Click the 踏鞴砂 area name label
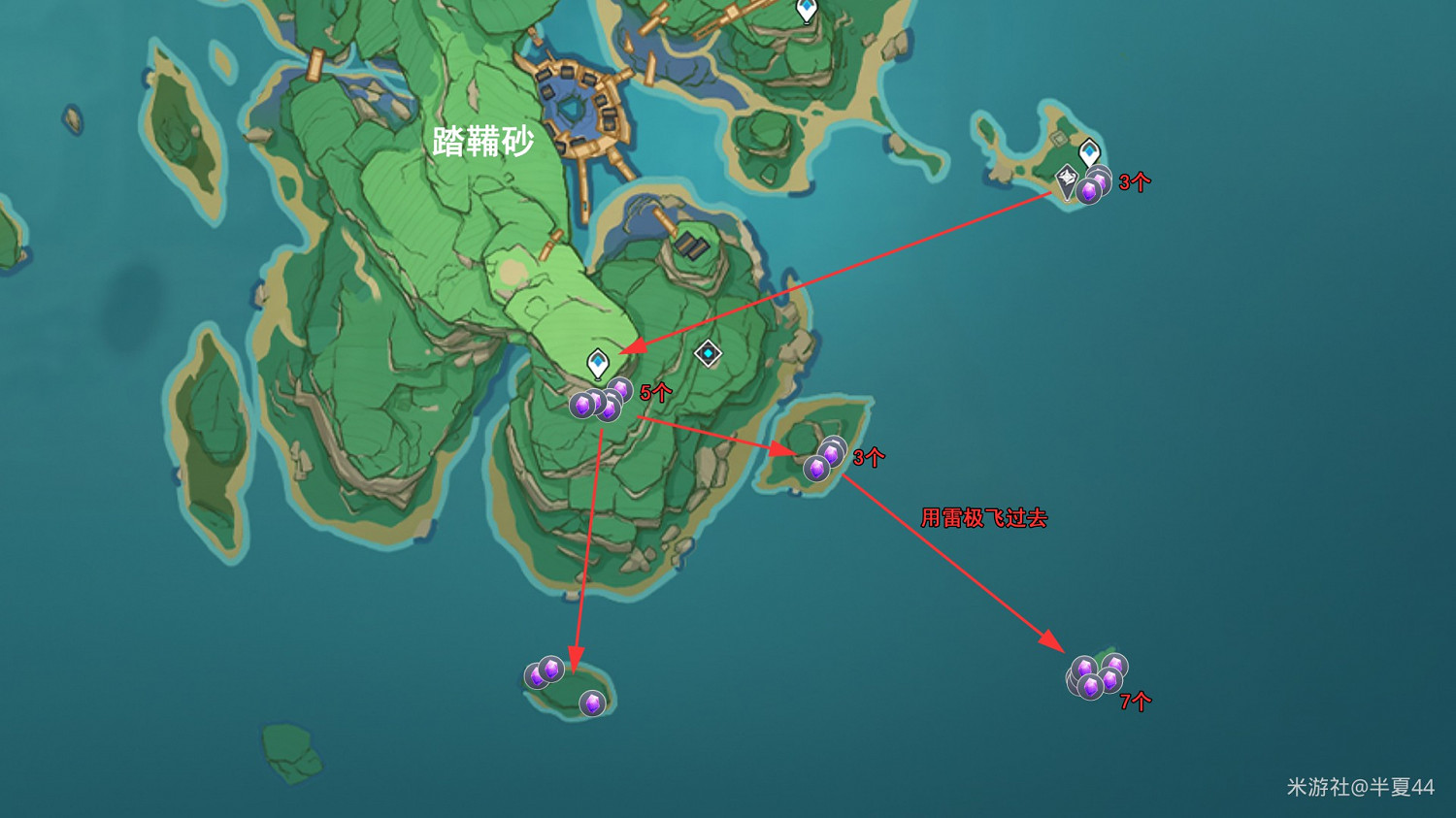 point(485,140)
